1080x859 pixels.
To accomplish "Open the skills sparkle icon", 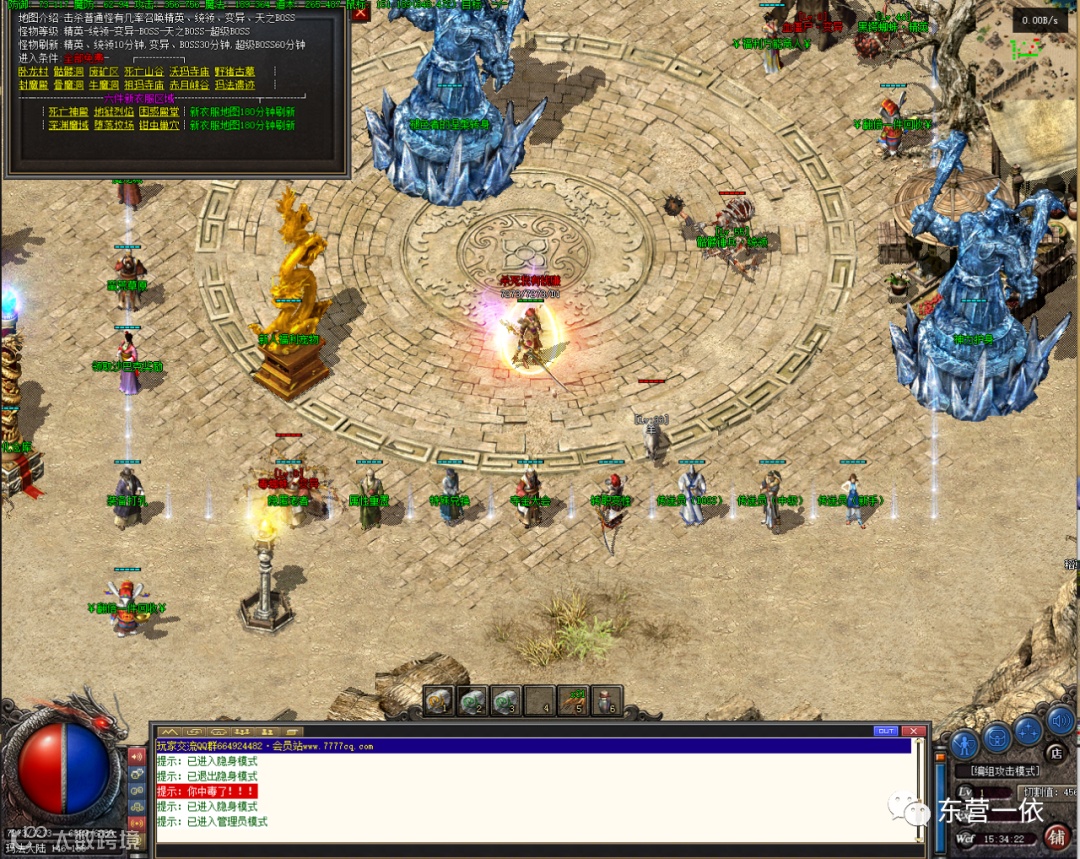I will click(x=1028, y=731).
